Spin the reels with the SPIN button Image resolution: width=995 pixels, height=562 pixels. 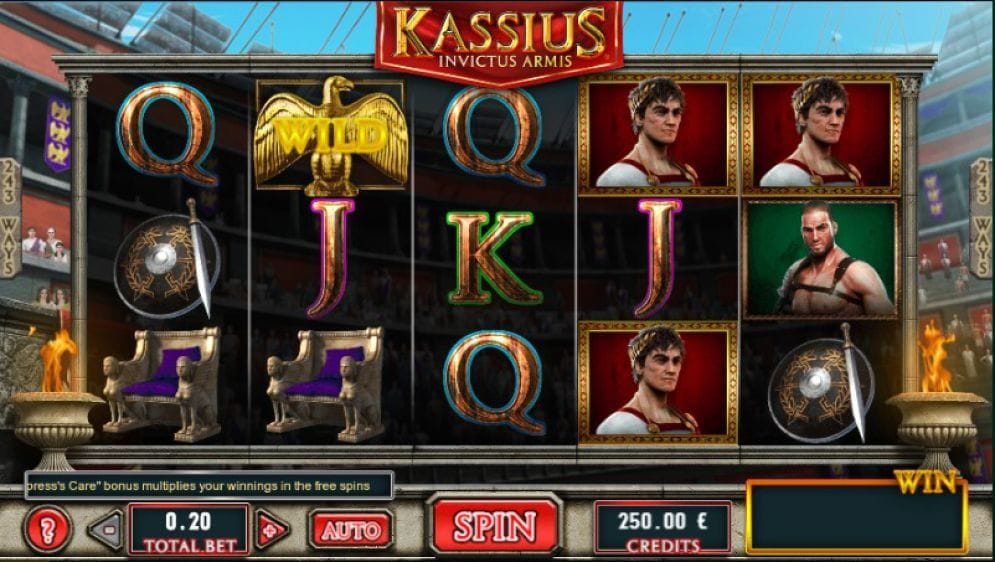click(x=495, y=526)
